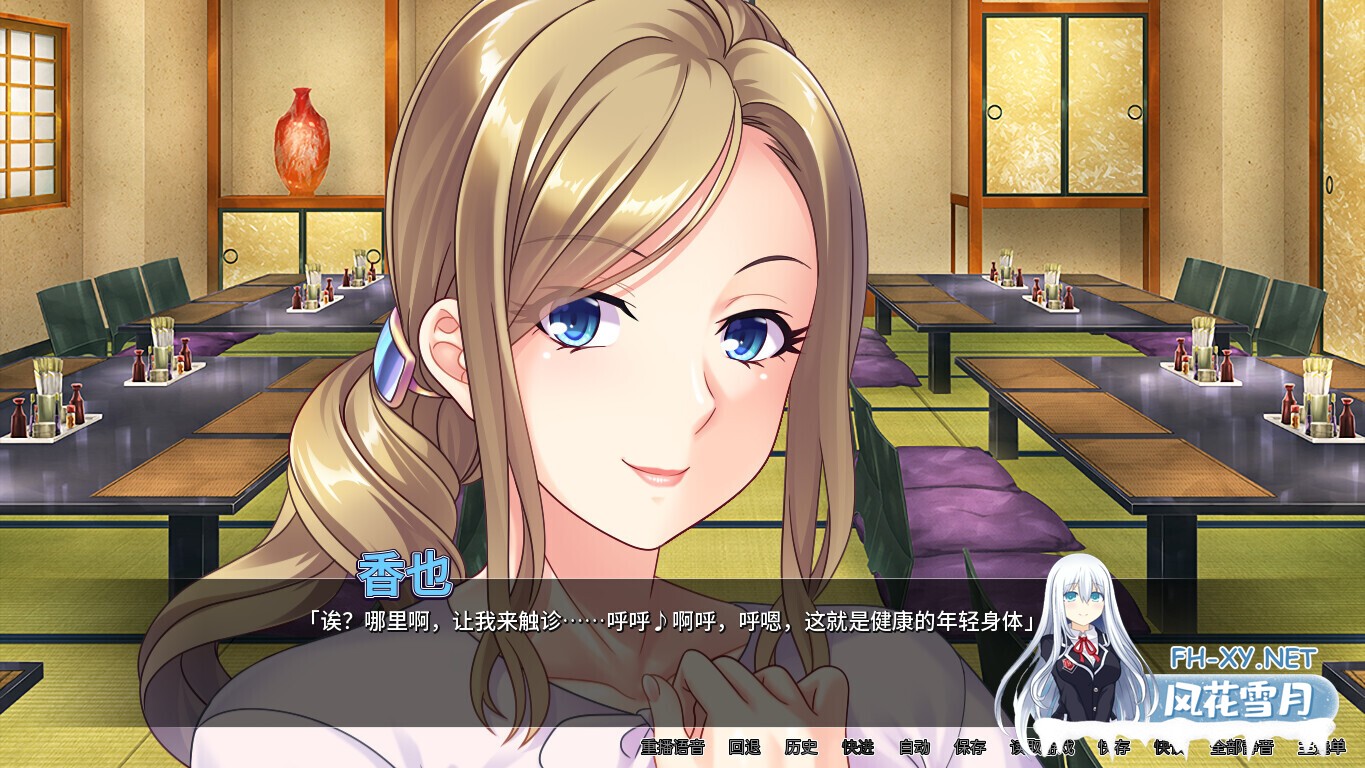1365x768 pixels.
Task: Open the 读取 load screen
Action: (1029, 748)
